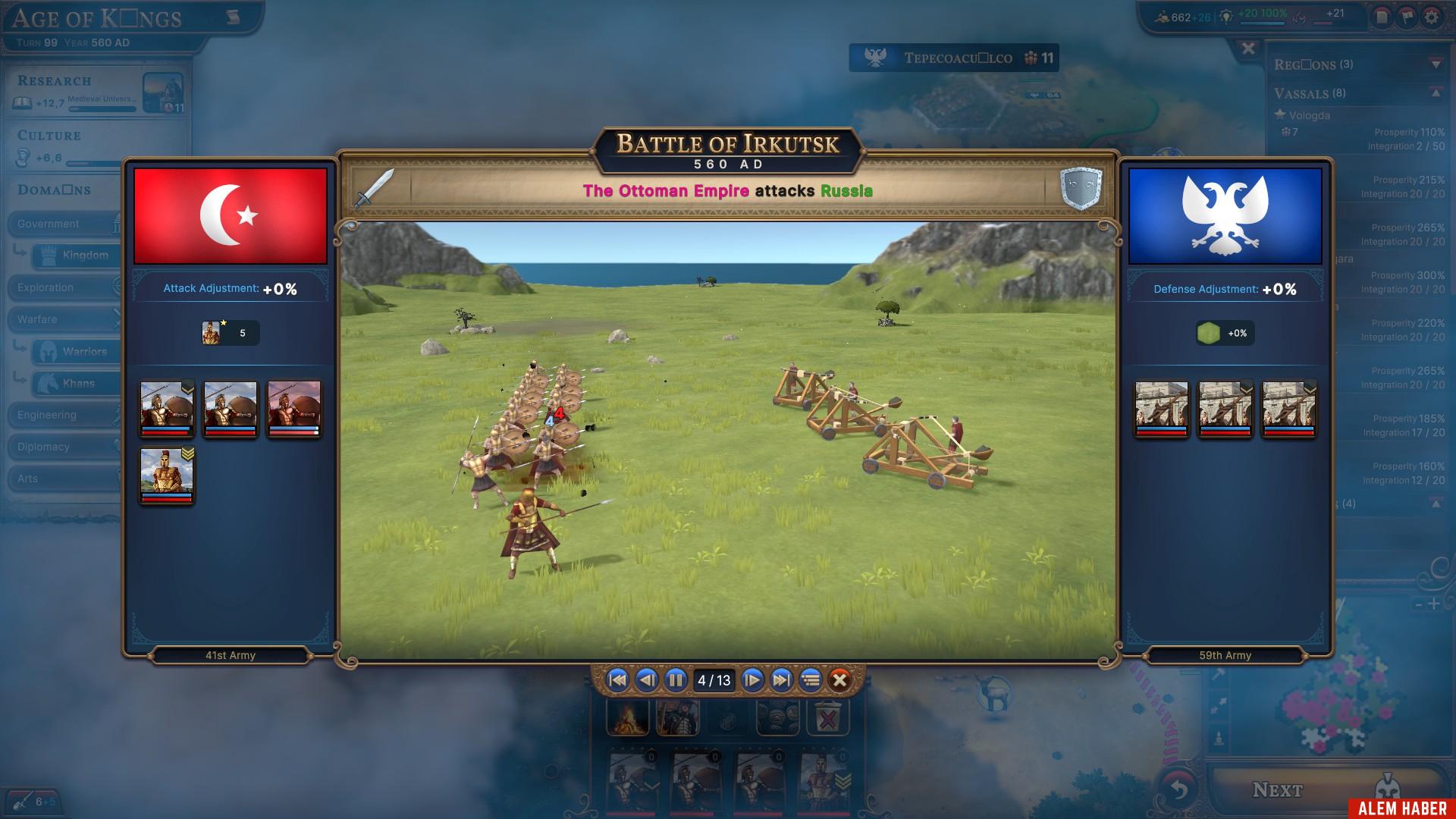Viewport: 1456px width, 819px height.
Task: Pause the battle replay
Action: click(x=676, y=680)
